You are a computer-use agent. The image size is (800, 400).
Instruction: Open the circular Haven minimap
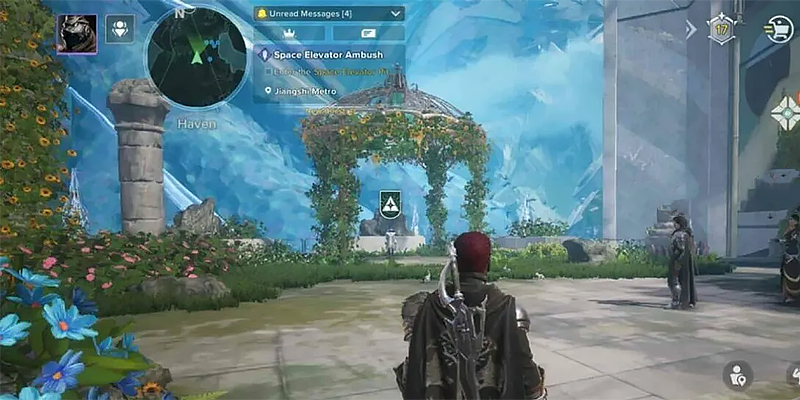coord(196,57)
